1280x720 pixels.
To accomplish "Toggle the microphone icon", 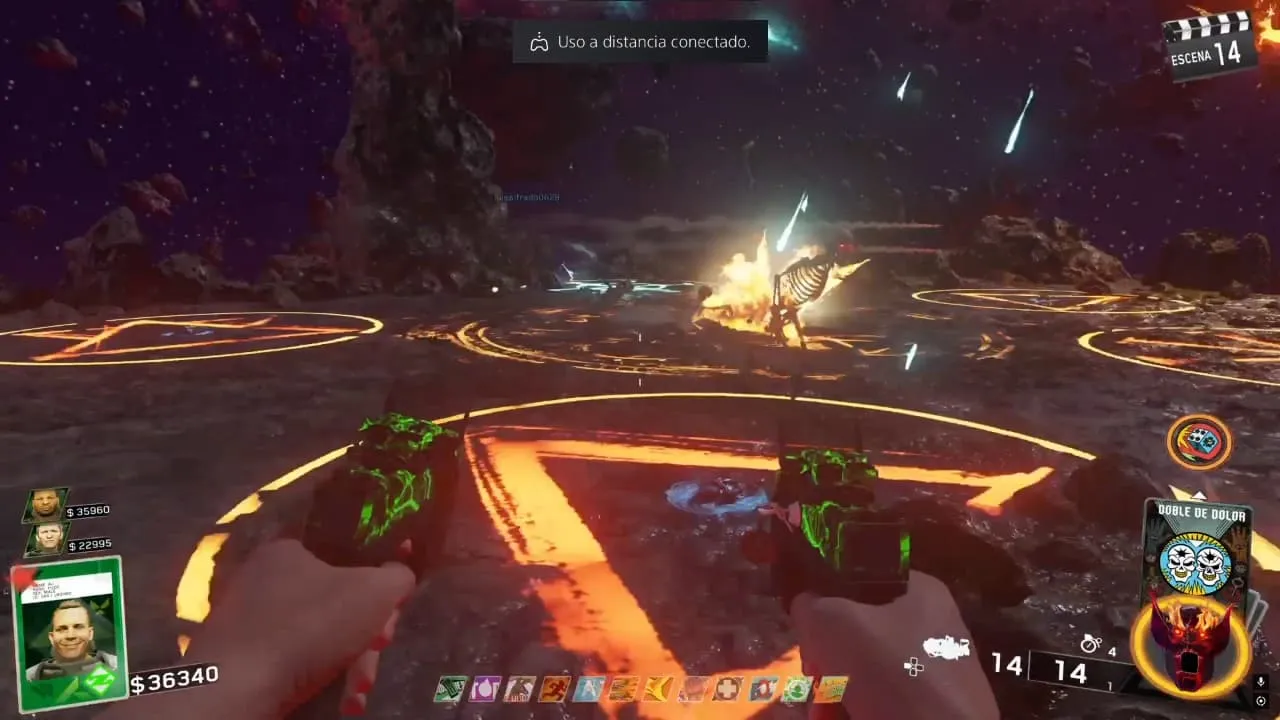I will click(x=1260, y=682).
